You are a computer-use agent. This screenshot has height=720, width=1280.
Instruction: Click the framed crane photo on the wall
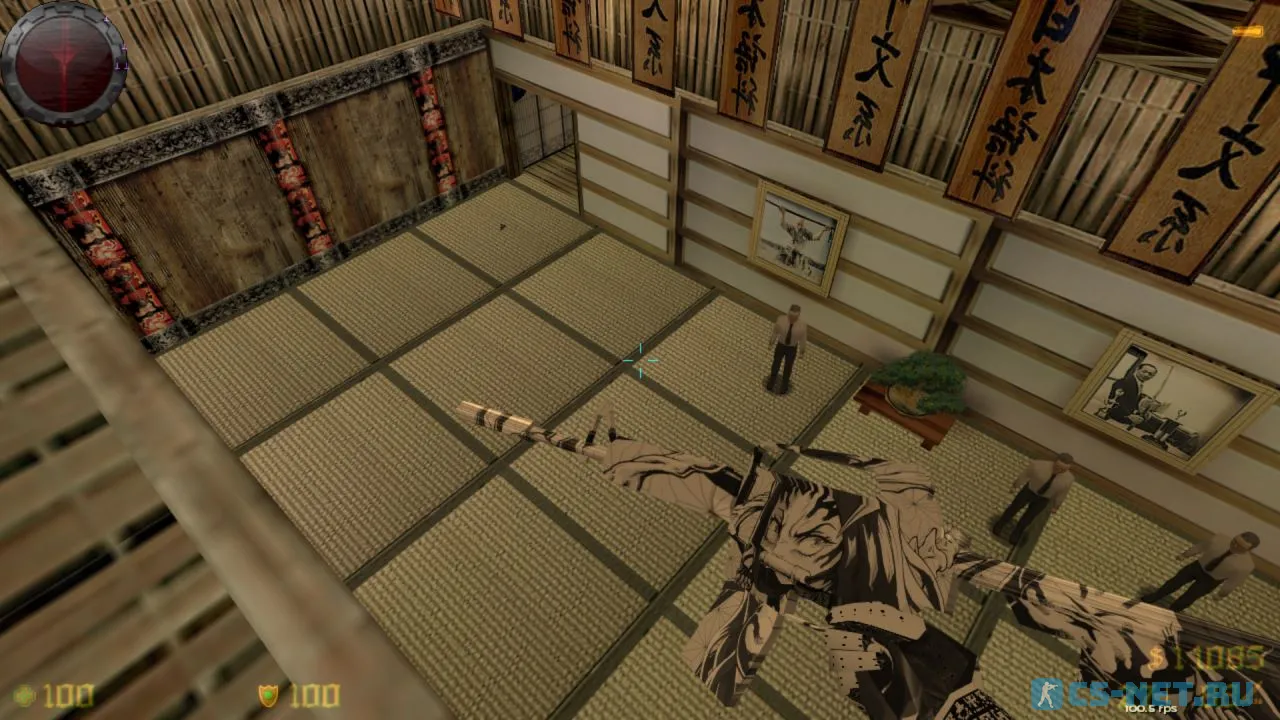click(x=796, y=234)
